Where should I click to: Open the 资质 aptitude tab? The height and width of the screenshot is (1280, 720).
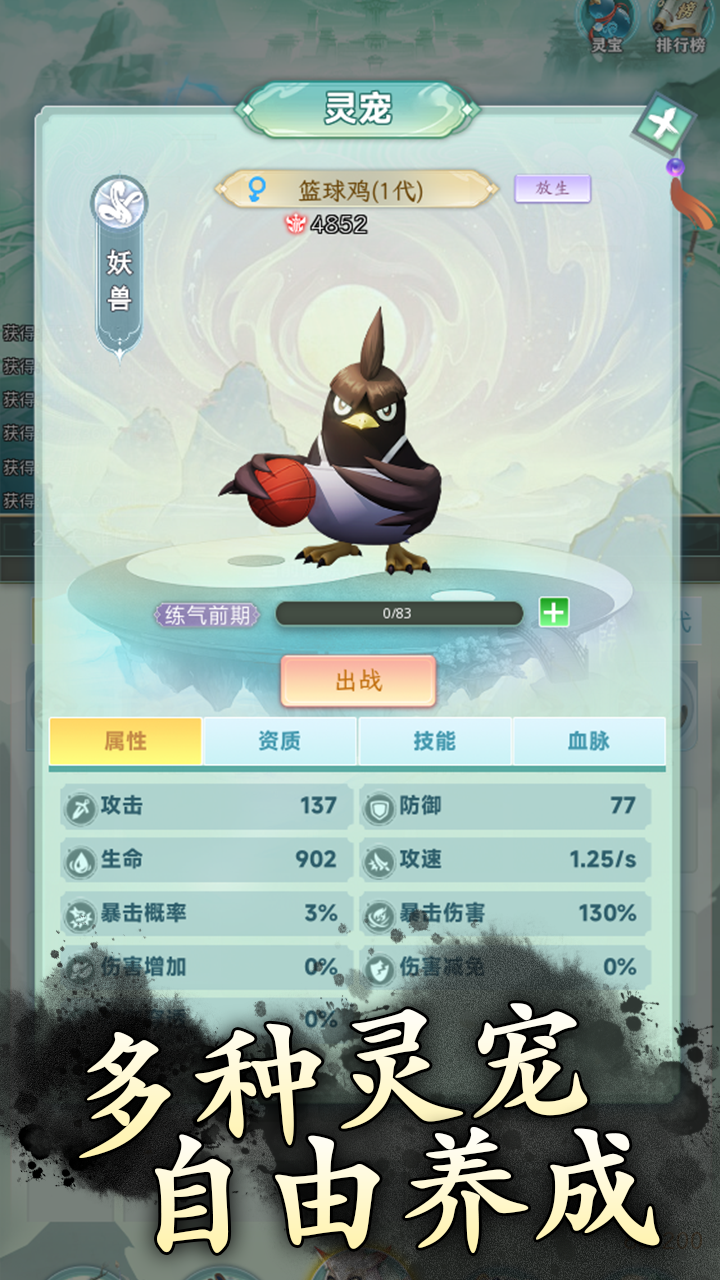tap(280, 741)
